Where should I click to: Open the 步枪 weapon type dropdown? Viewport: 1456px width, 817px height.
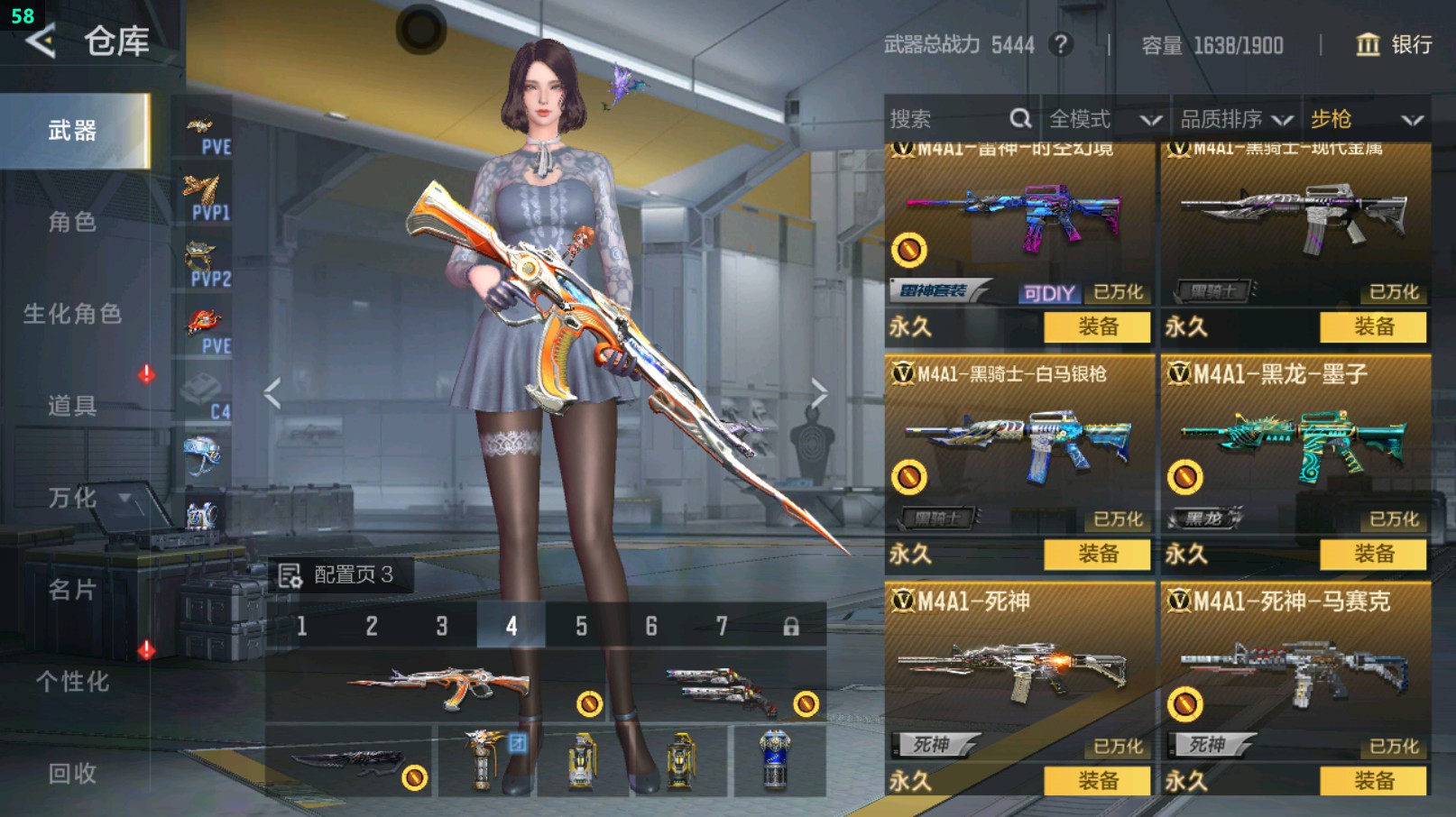tap(1366, 119)
